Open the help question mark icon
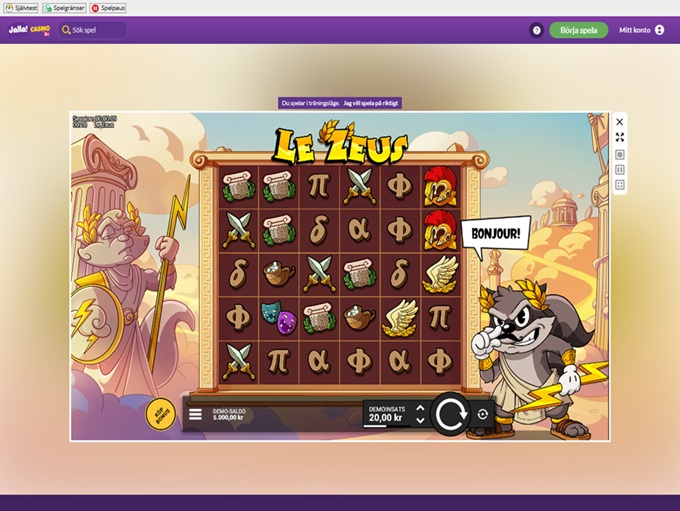This screenshot has width=680, height=511. coord(536,30)
